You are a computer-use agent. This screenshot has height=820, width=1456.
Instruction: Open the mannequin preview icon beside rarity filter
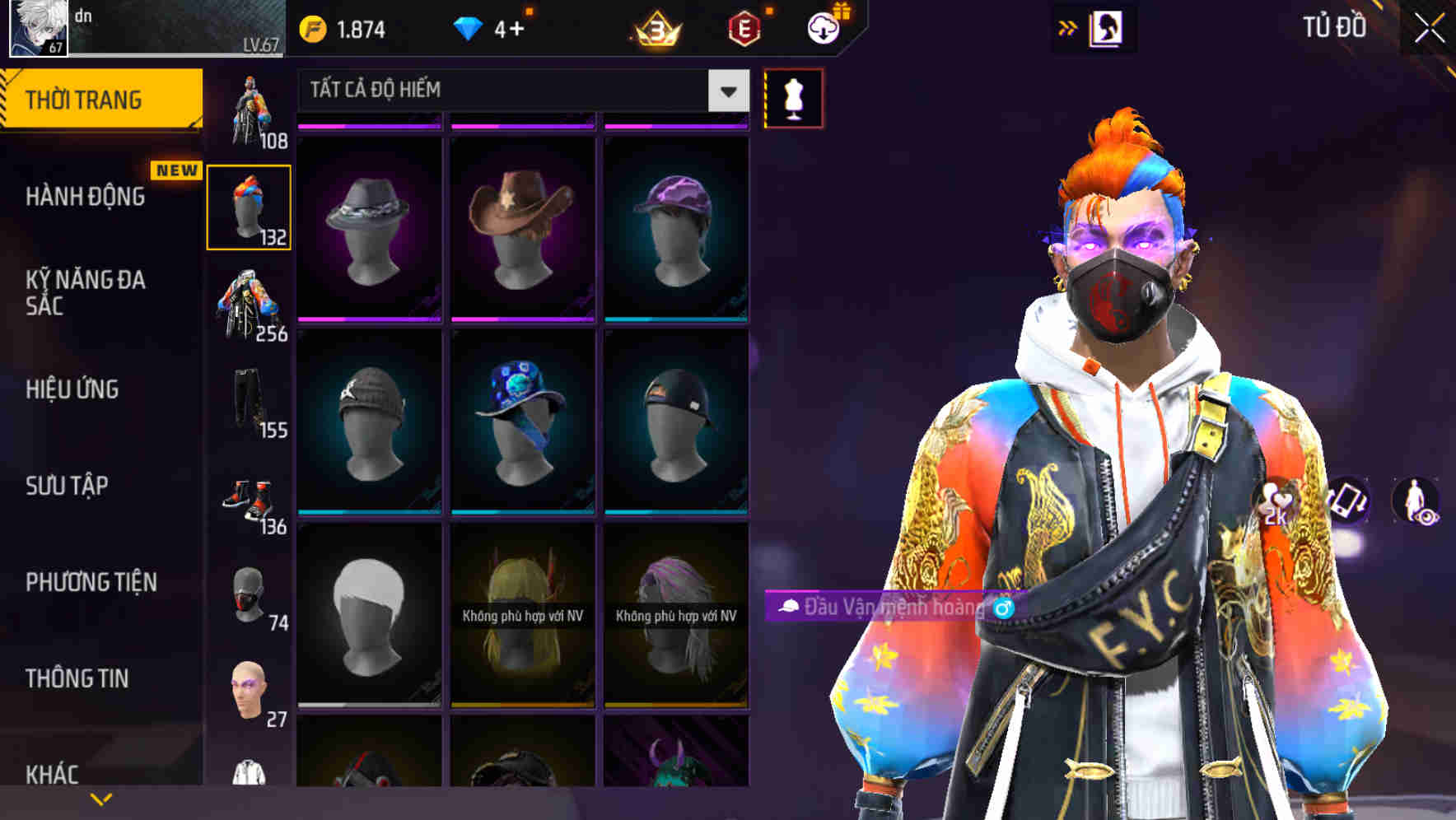(x=792, y=97)
